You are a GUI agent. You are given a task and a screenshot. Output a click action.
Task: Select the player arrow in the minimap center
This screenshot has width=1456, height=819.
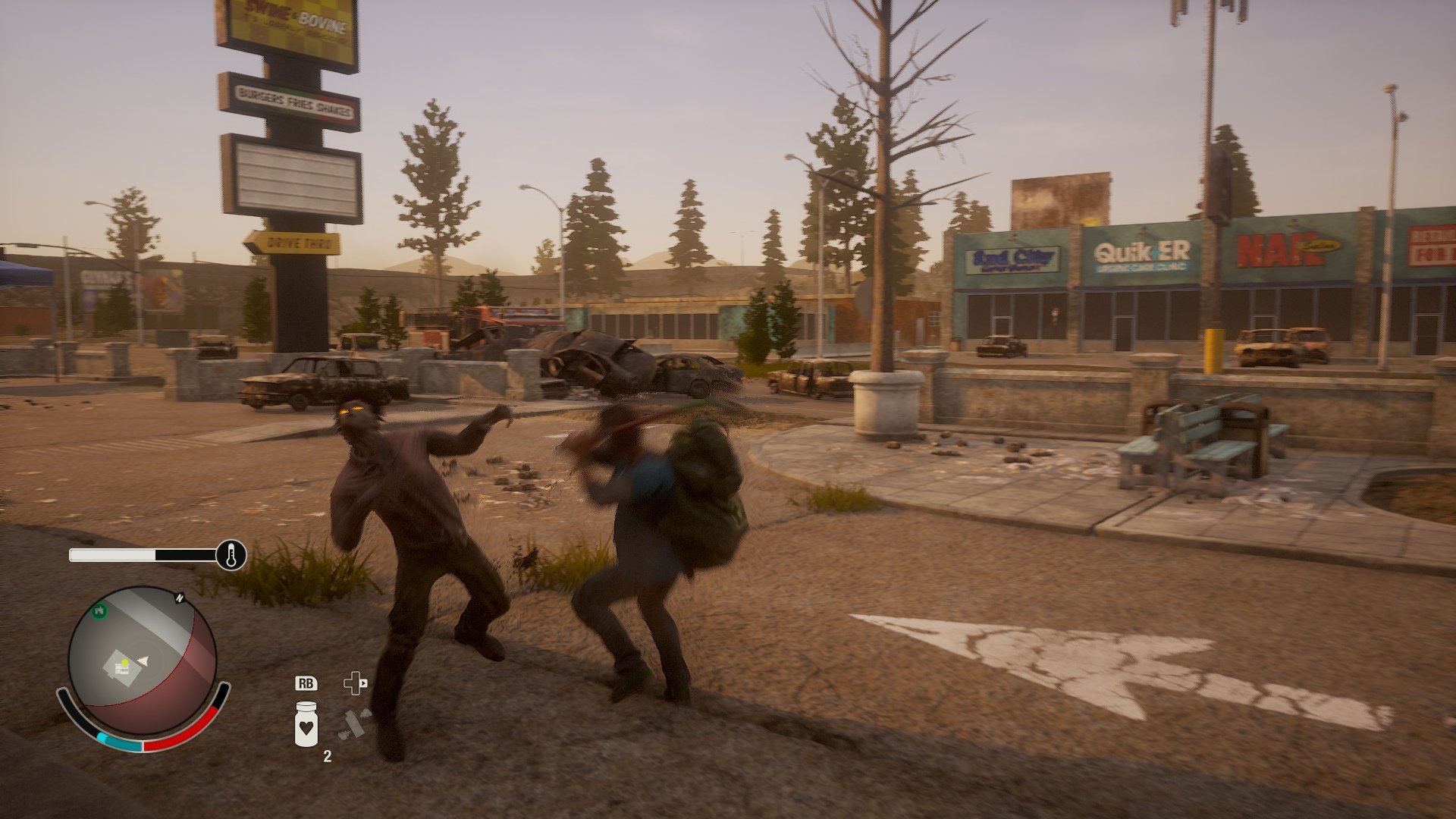(x=142, y=661)
